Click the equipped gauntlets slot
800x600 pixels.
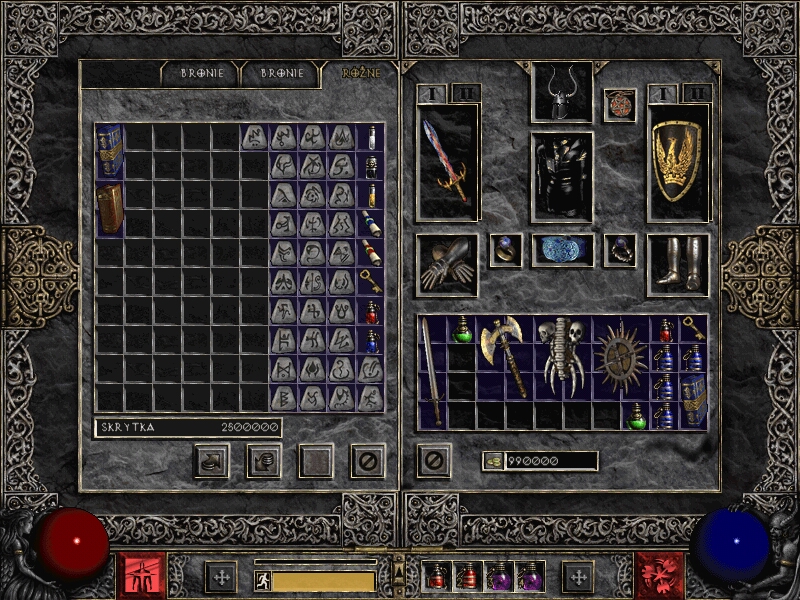click(447, 265)
